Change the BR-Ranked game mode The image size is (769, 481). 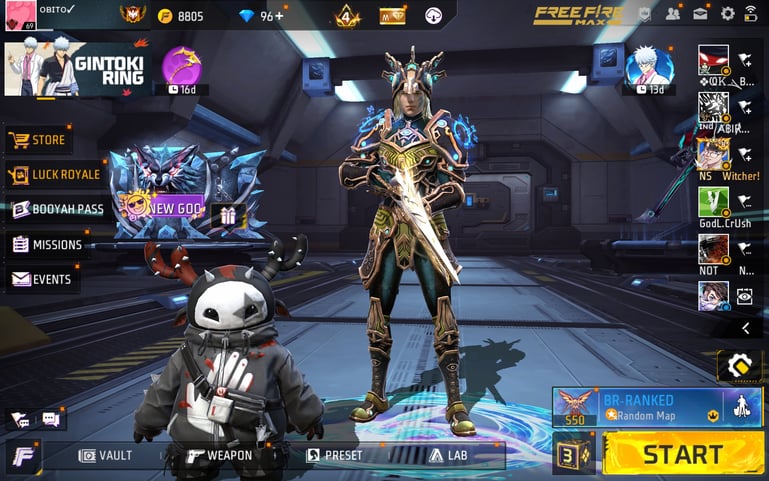(656, 407)
